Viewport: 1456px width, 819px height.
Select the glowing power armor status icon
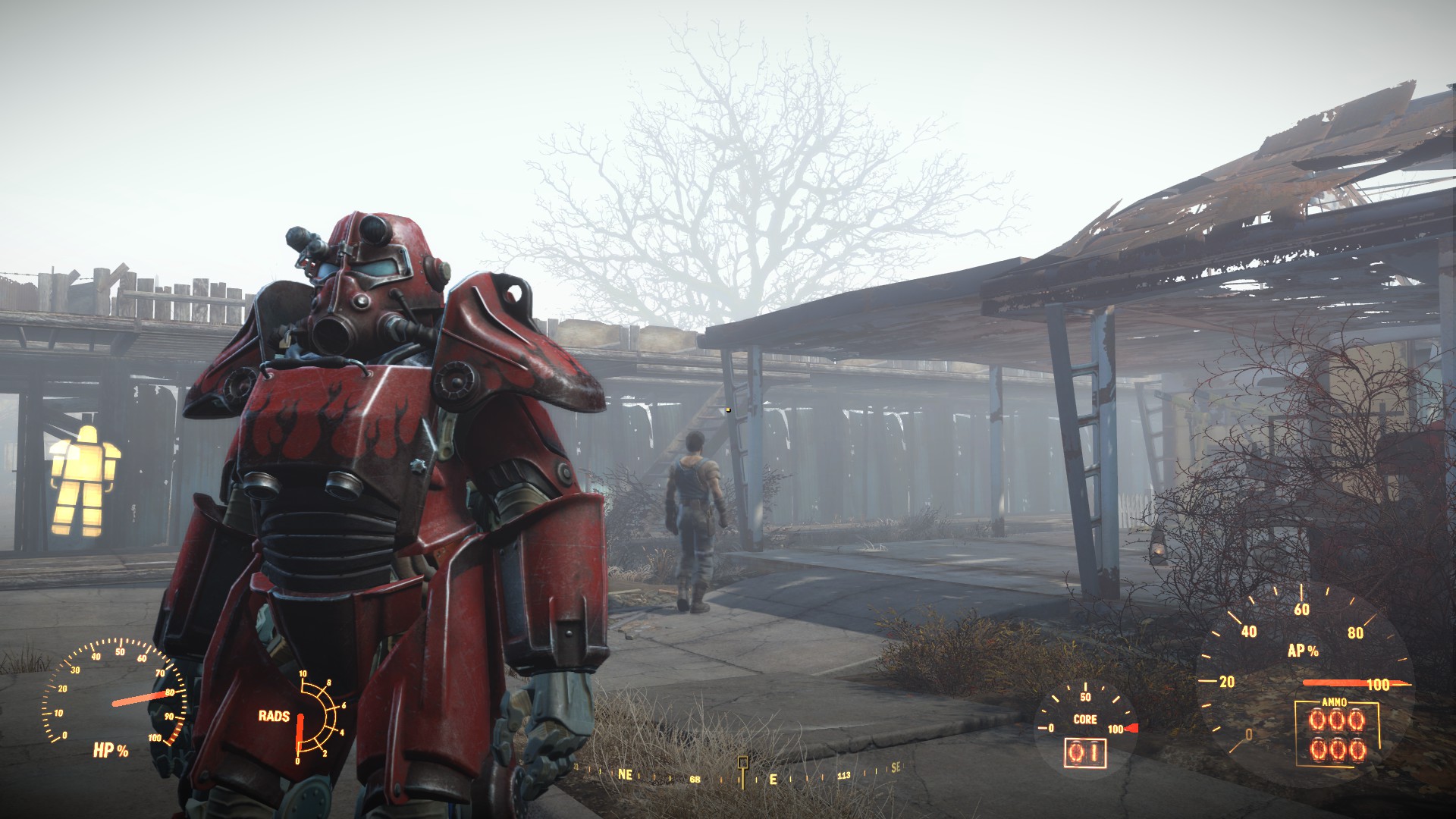pos(80,478)
